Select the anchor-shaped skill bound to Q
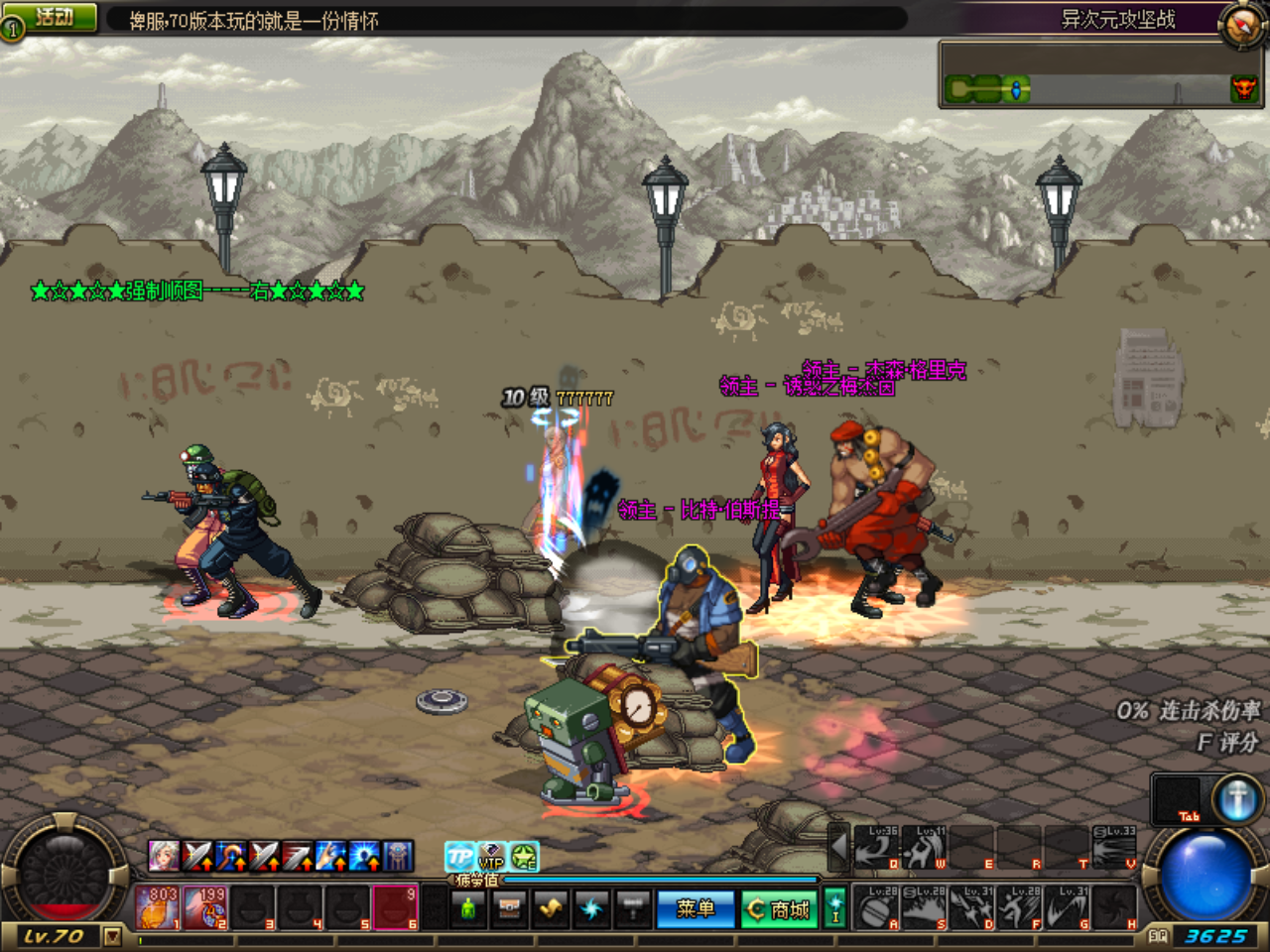Viewport: 1270px width, 952px height. point(876,848)
